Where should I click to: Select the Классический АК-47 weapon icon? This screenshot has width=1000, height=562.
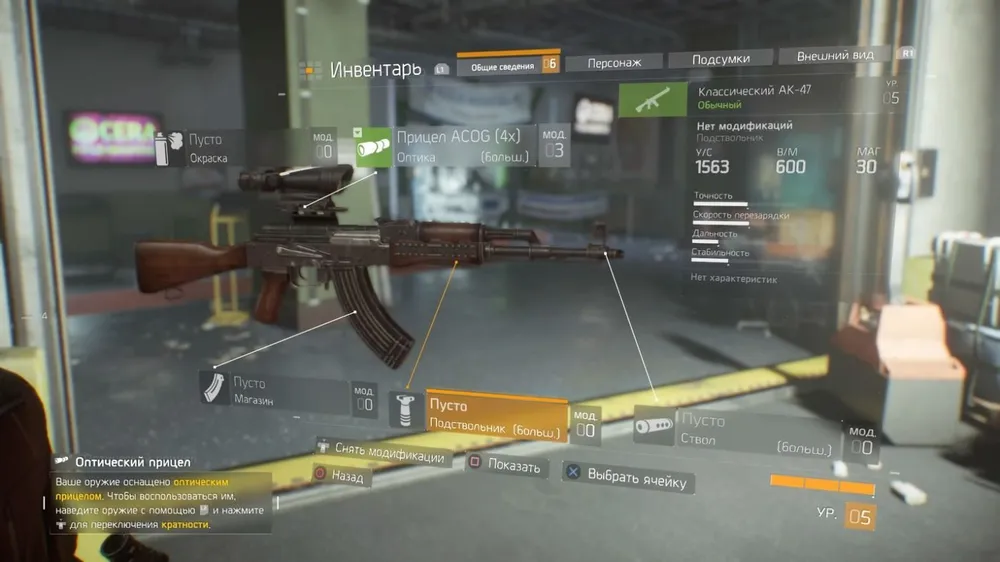[645, 99]
